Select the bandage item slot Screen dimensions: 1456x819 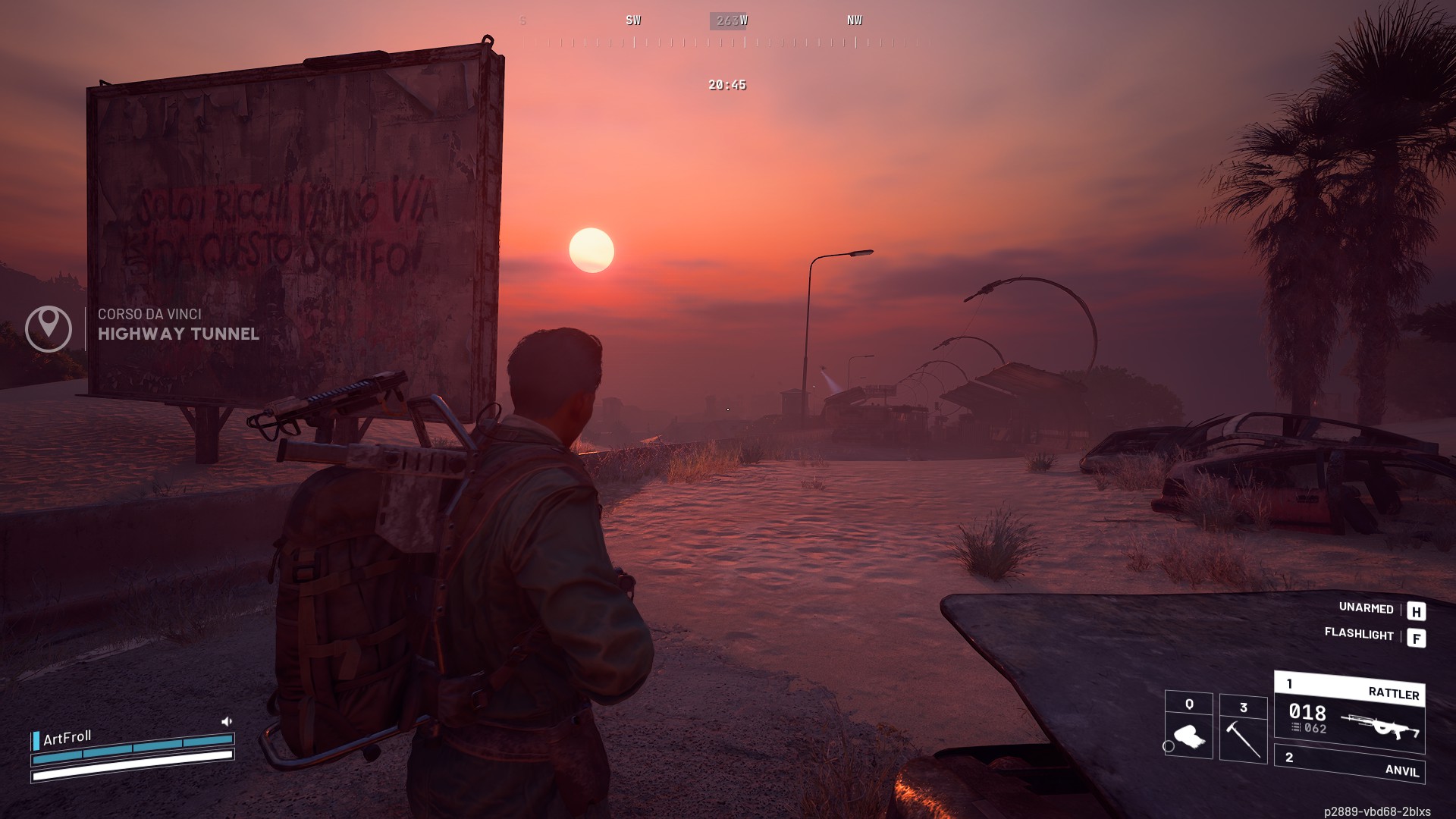click(x=1188, y=726)
